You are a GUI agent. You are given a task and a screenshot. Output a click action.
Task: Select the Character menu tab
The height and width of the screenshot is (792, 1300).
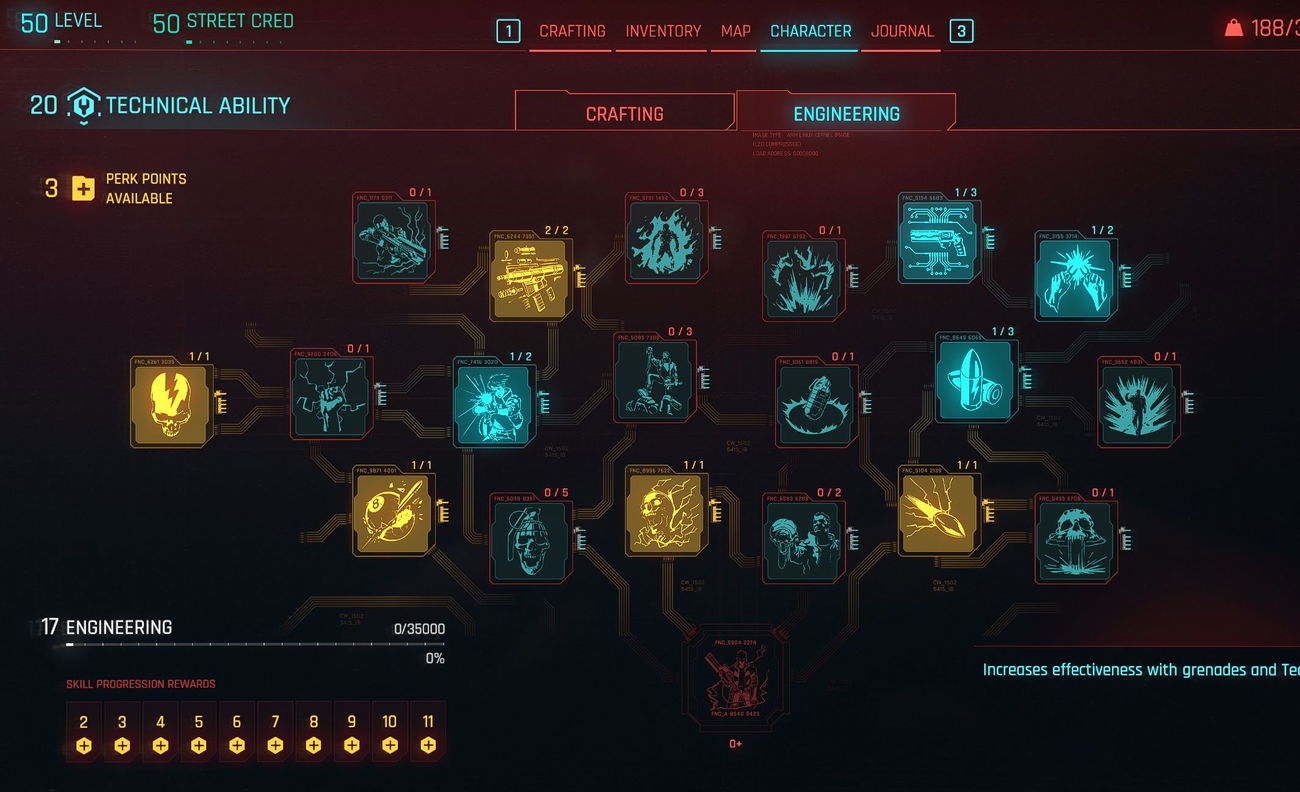(x=810, y=31)
